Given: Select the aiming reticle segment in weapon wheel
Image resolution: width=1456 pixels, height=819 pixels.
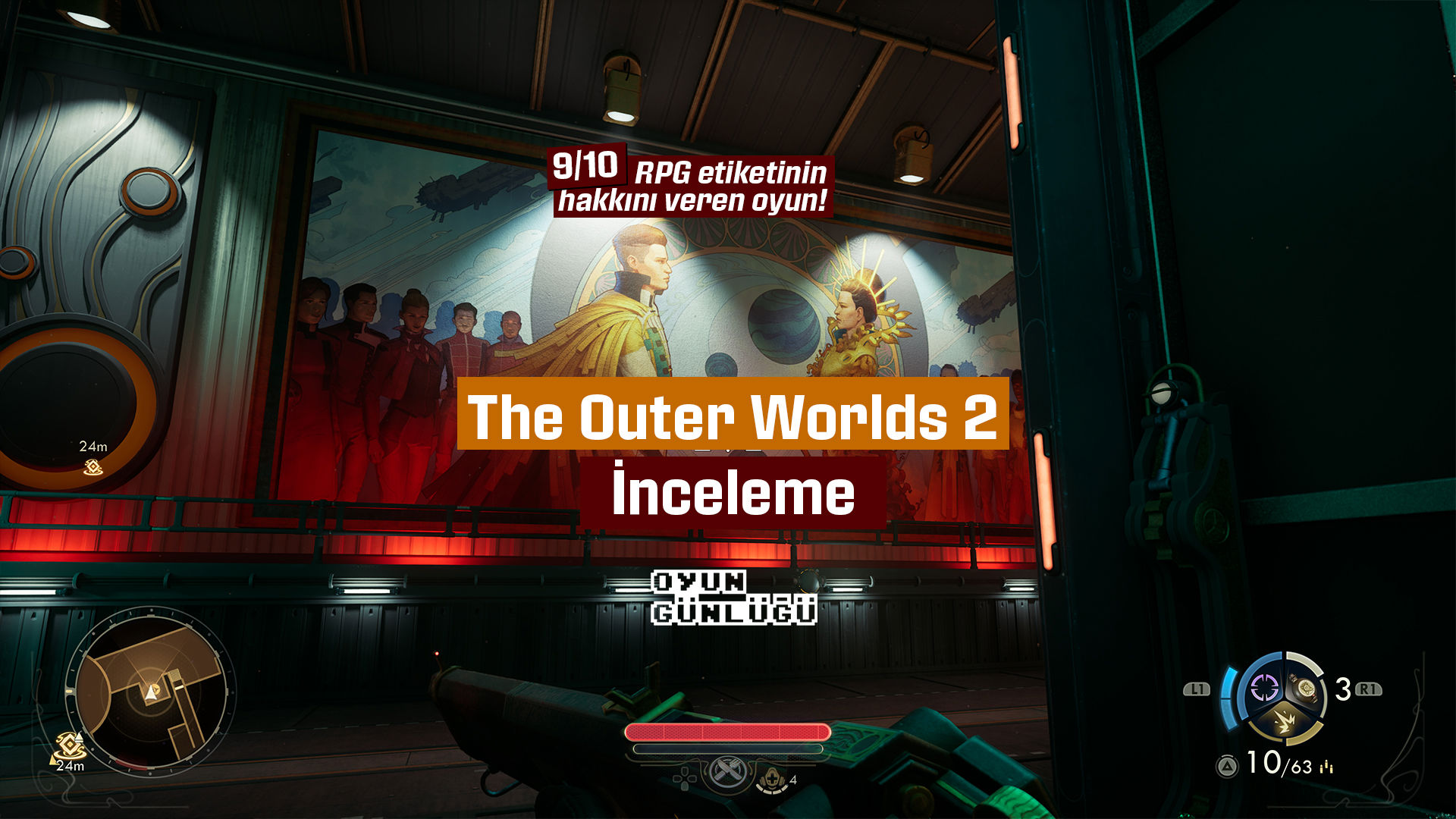Looking at the screenshot, I should pyautogui.click(x=1265, y=688).
